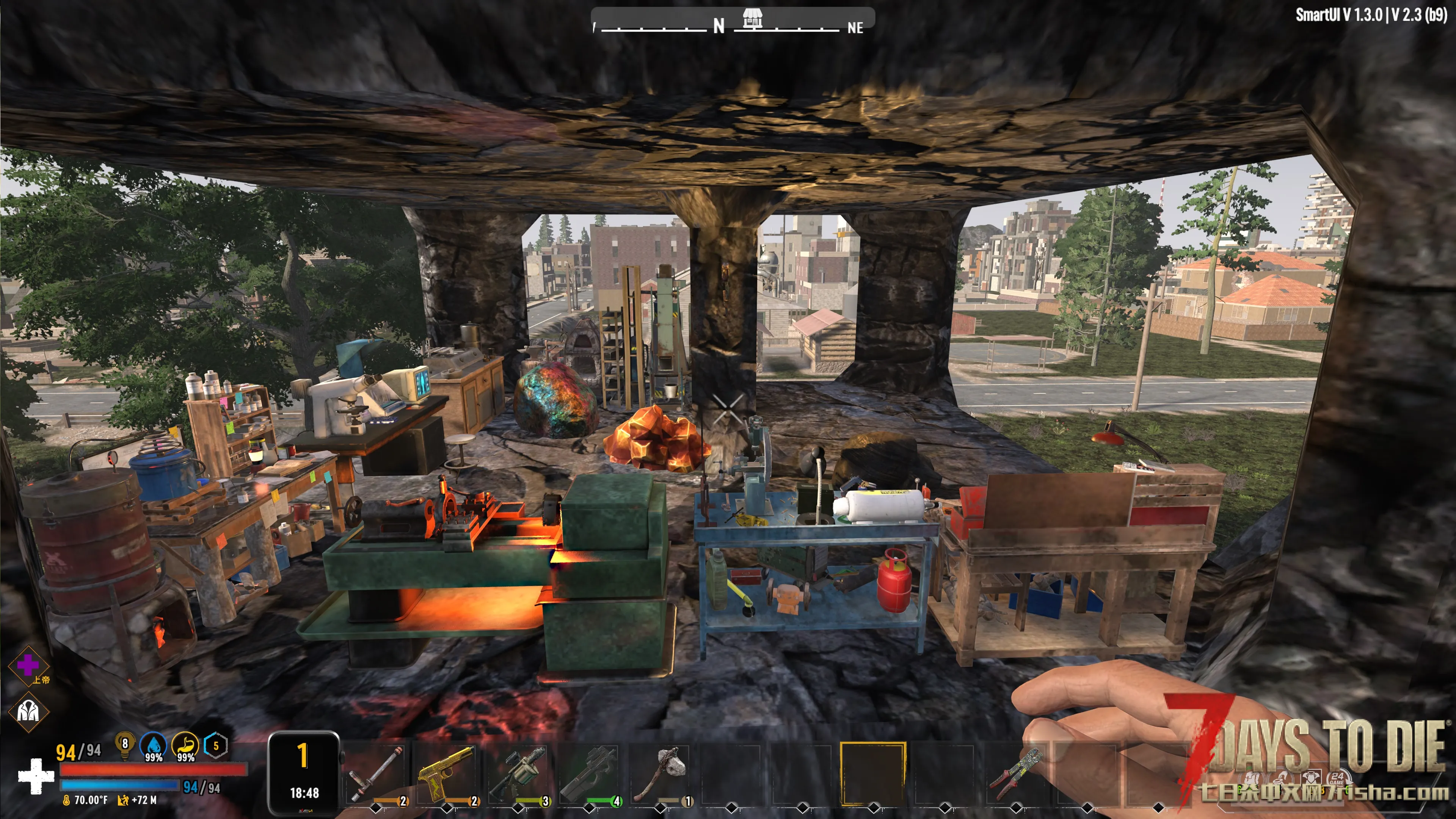
Task: Click the hexagon player level badge
Action: click(215, 745)
